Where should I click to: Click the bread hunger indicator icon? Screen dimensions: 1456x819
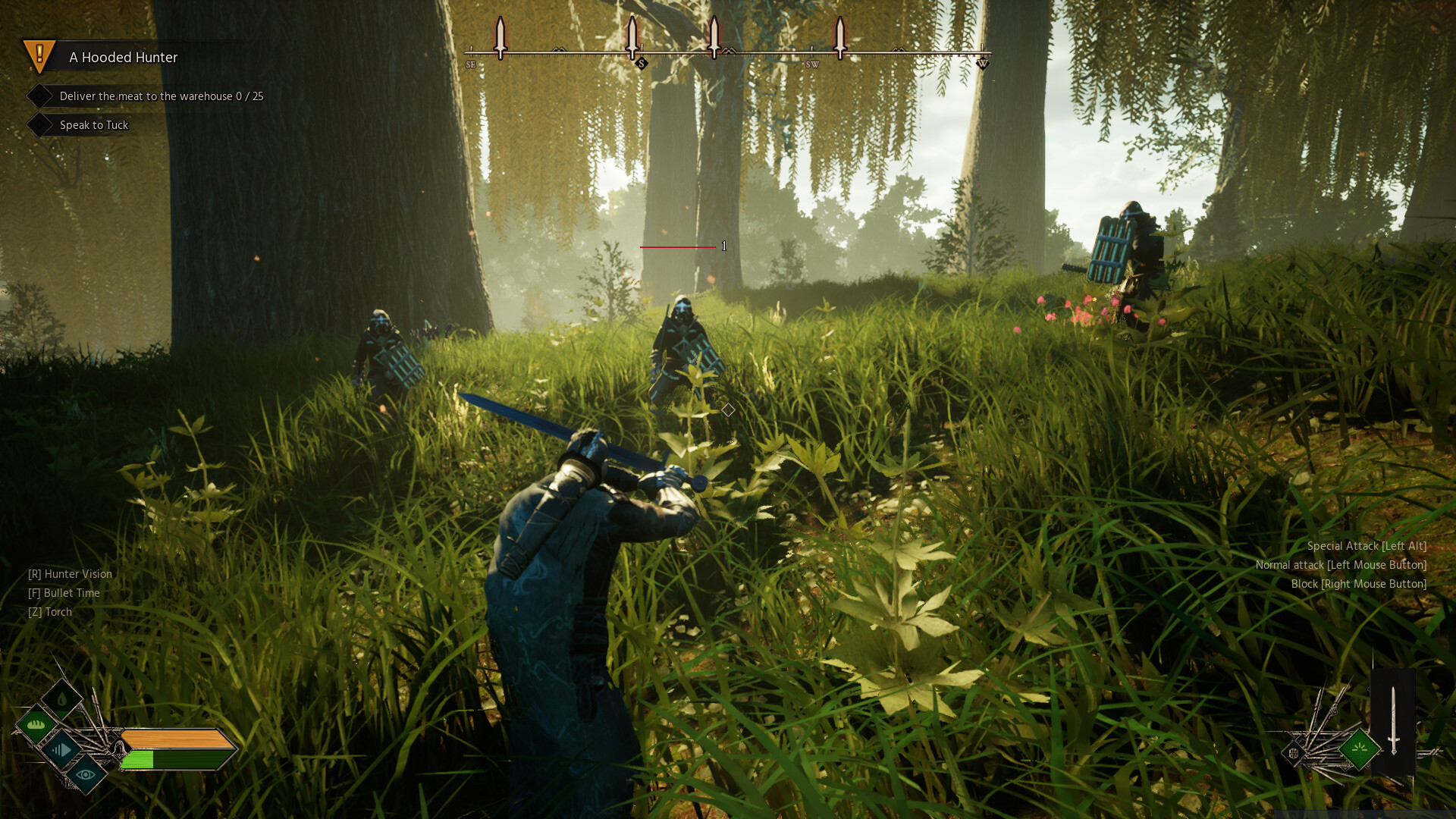(x=35, y=723)
